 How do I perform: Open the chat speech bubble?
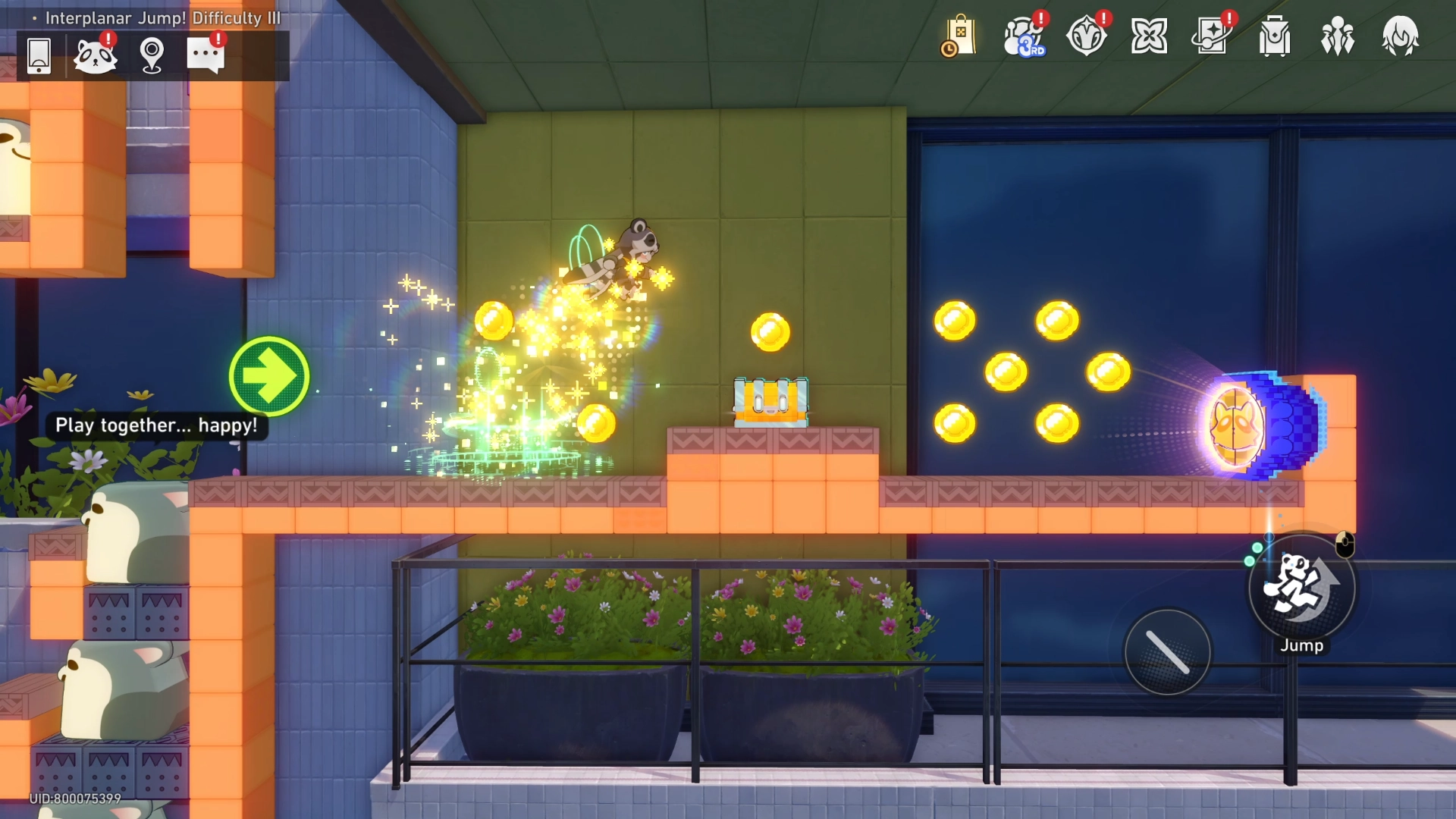point(206,55)
